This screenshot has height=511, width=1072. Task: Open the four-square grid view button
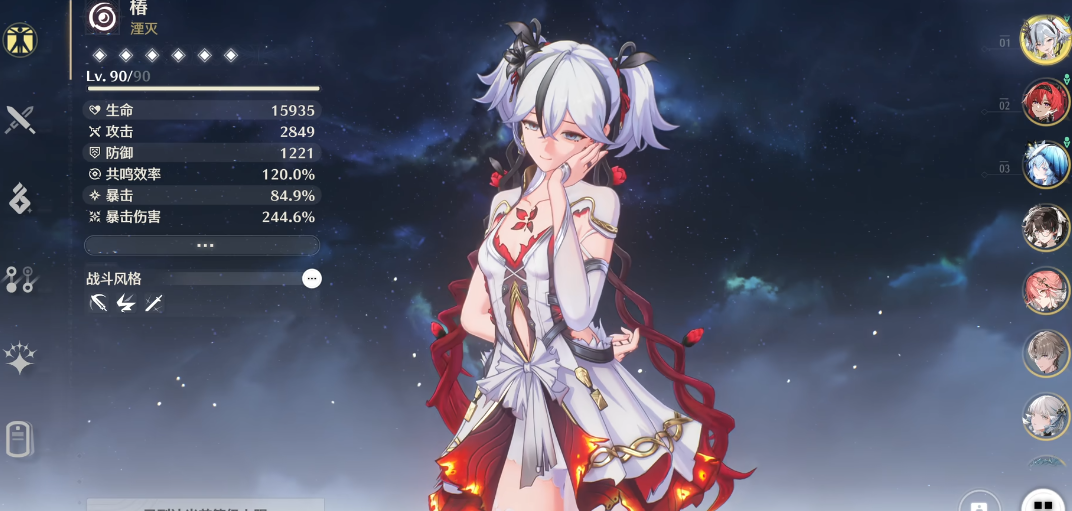(1043, 503)
